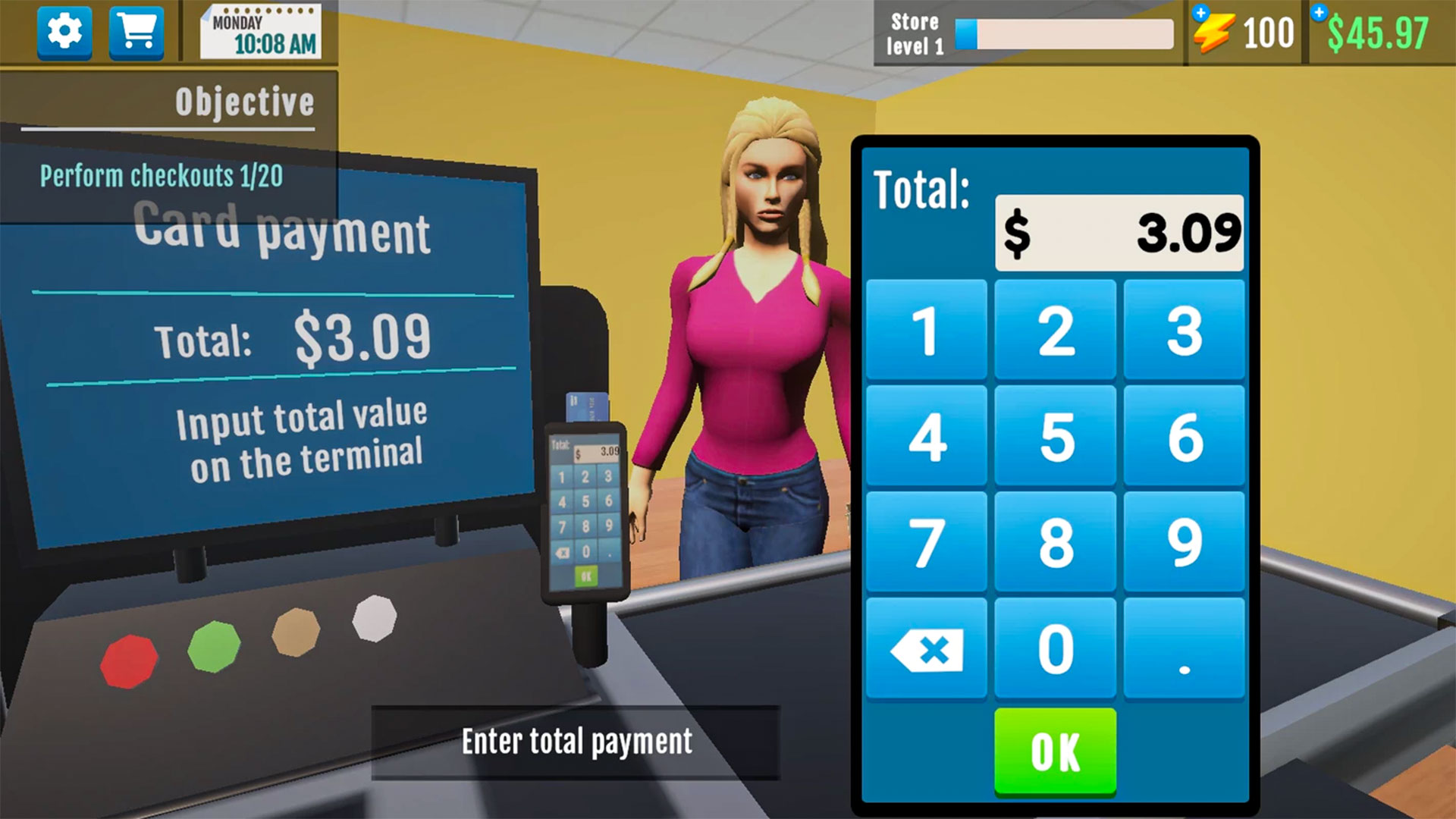Open the settings gear icon
Screen dimensions: 1456x819
tap(64, 33)
